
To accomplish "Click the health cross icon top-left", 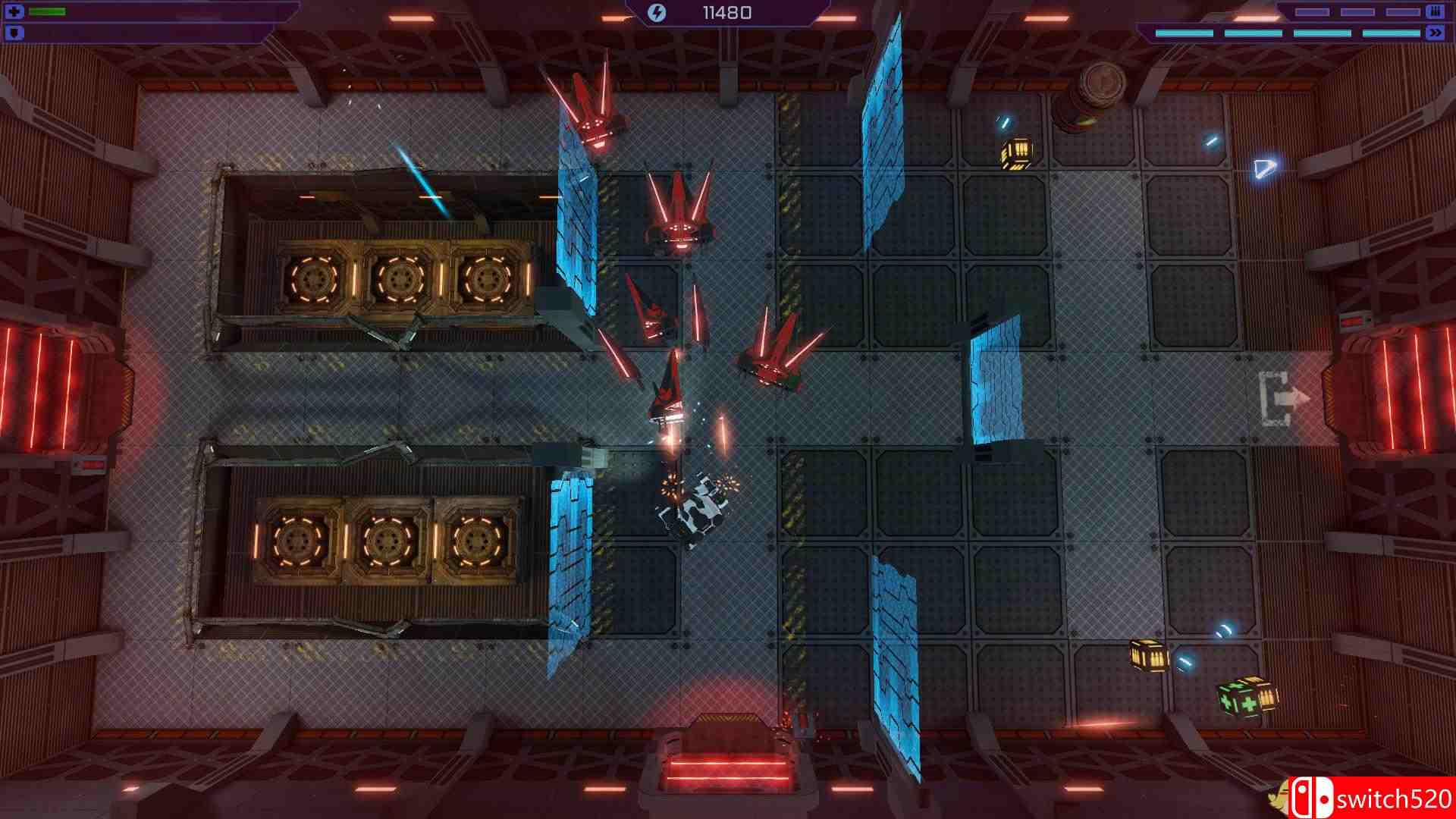I will (14, 11).
